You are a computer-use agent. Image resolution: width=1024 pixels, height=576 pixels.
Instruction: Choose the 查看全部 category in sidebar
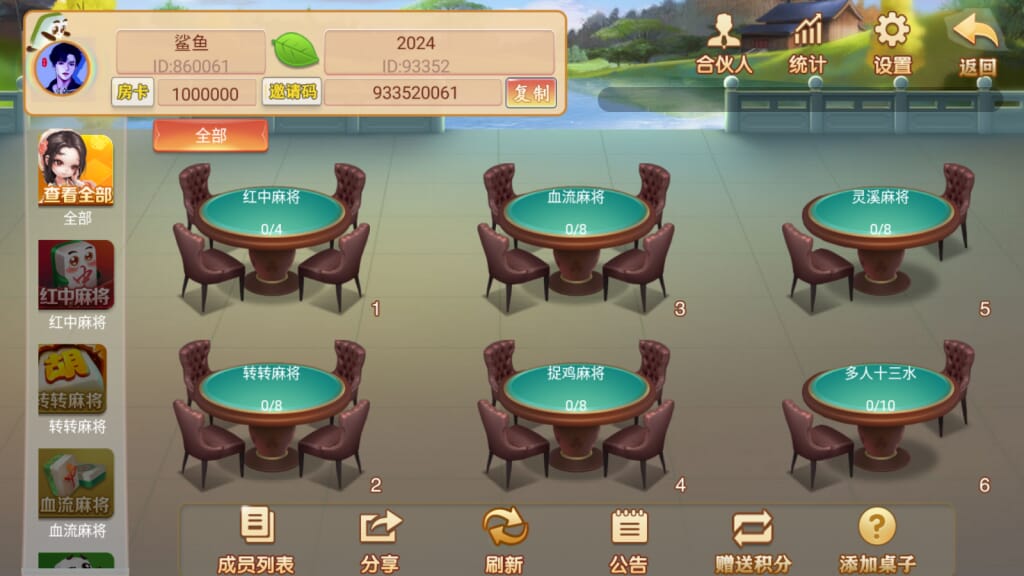[76, 170]
